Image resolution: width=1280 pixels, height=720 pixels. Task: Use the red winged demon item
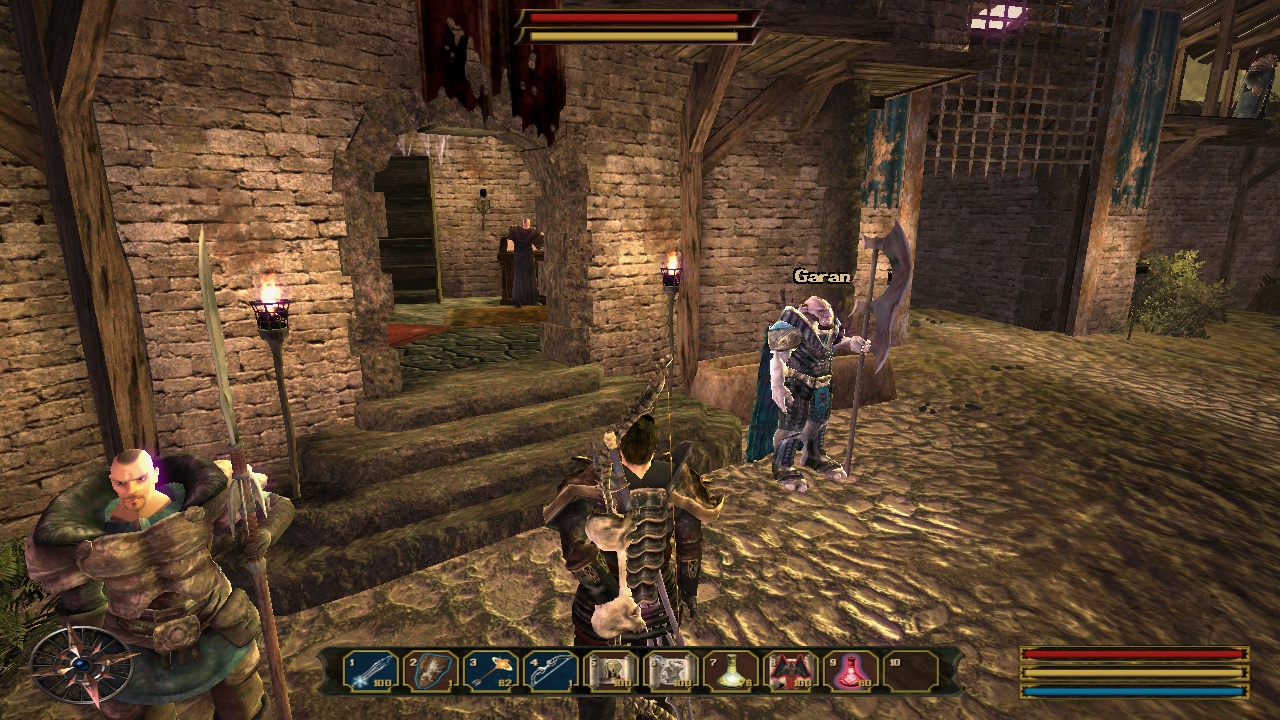coord(792,671)
